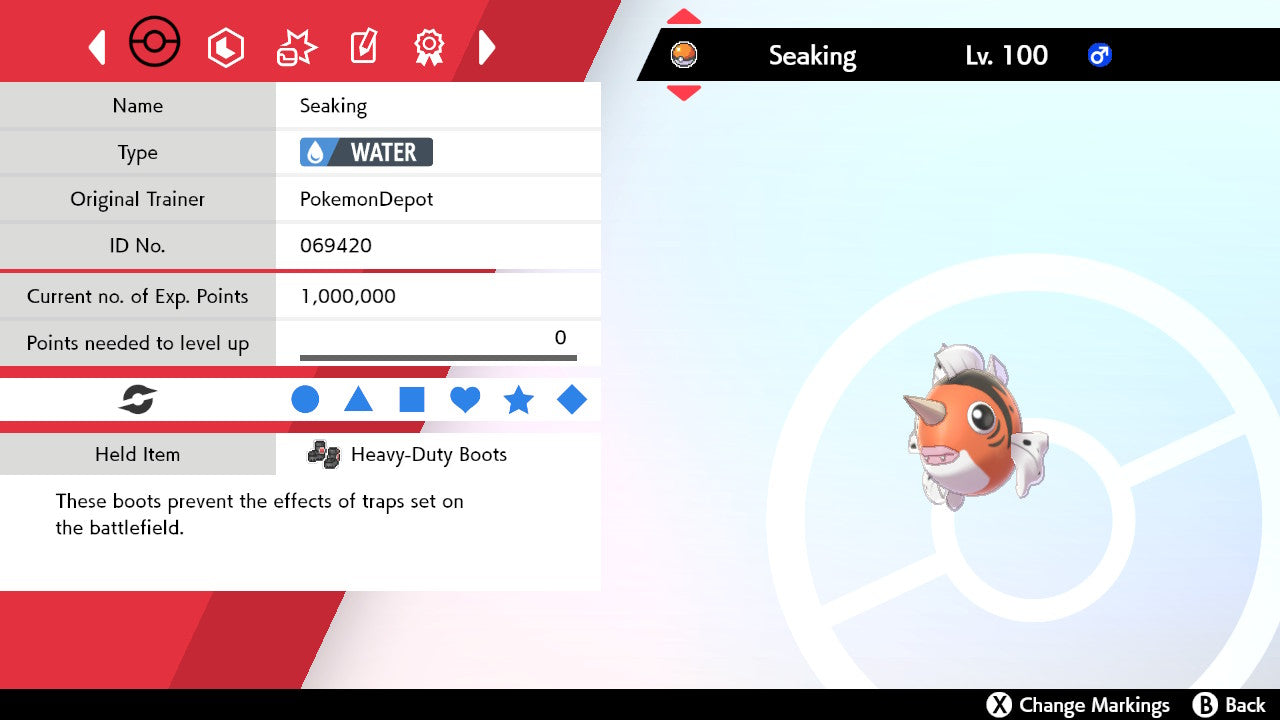The image size is (1280, 720).
Task: Select the Poké Ball summary tab
Action: click(x=155, y=44)
